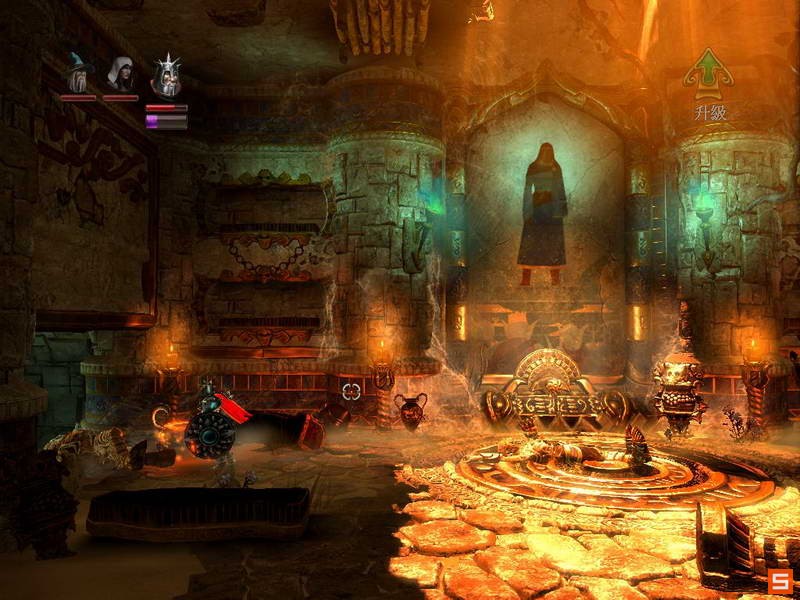
Task: Choose the helmeted knight portrait
Action: (x=165, y=75)
